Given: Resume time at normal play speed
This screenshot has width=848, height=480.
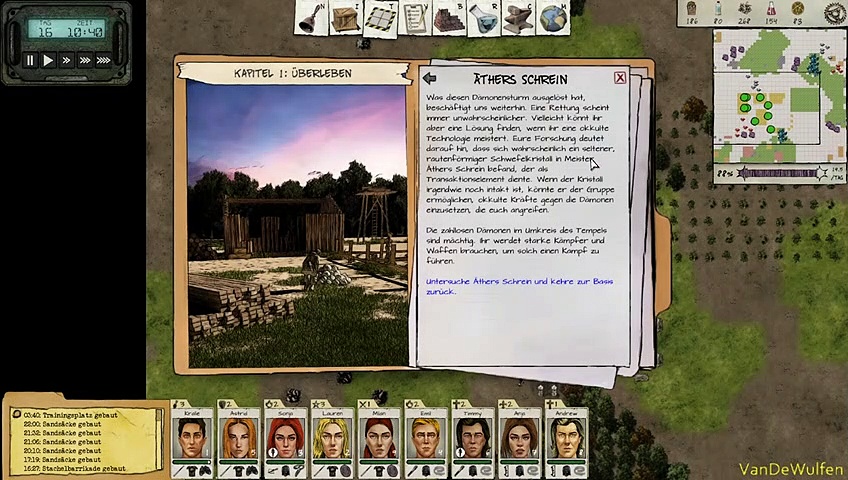Looking at the screenshot, I should pos(48,61).
